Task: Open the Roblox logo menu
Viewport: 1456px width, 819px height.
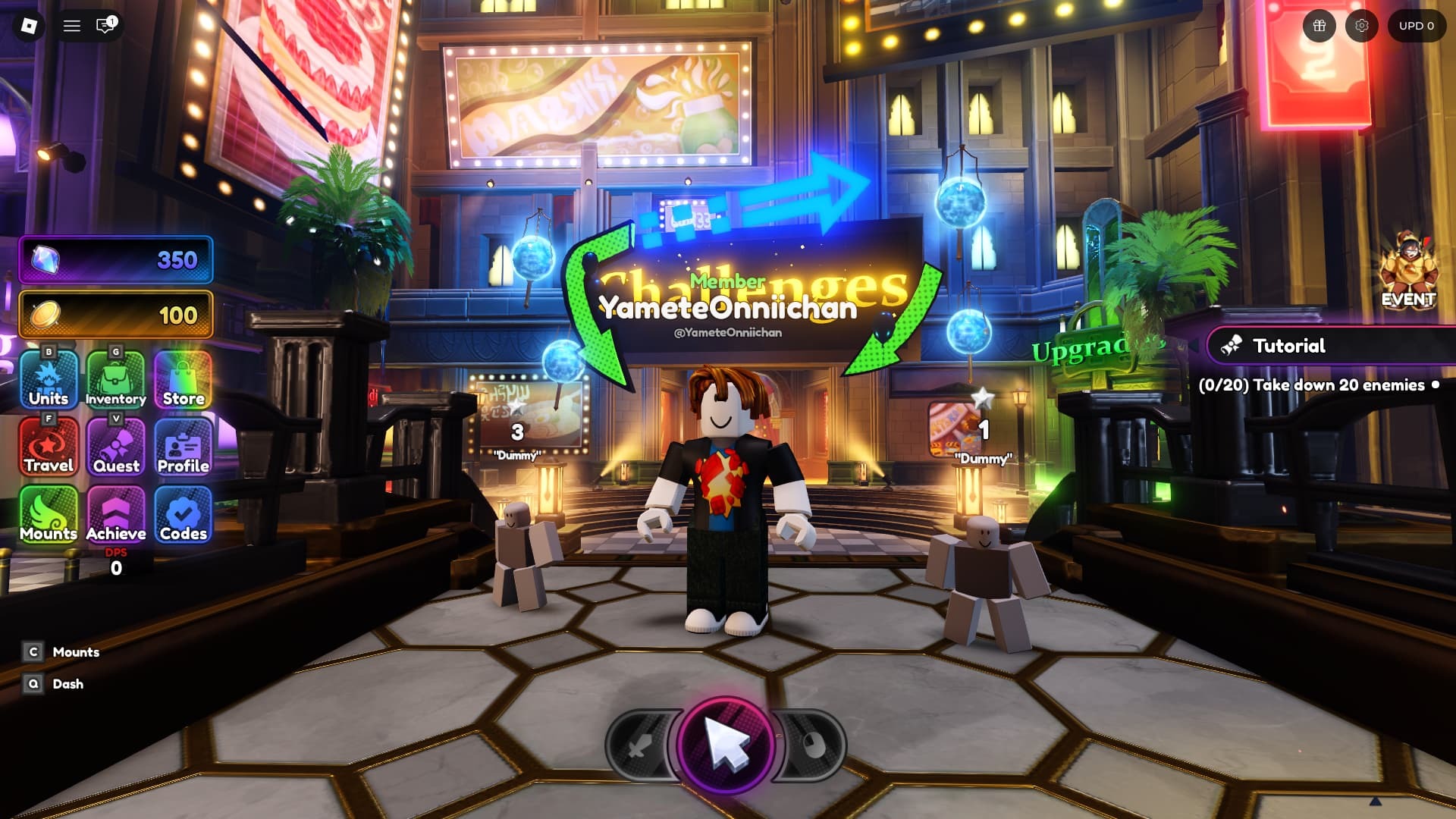Action: click(29, 26)
